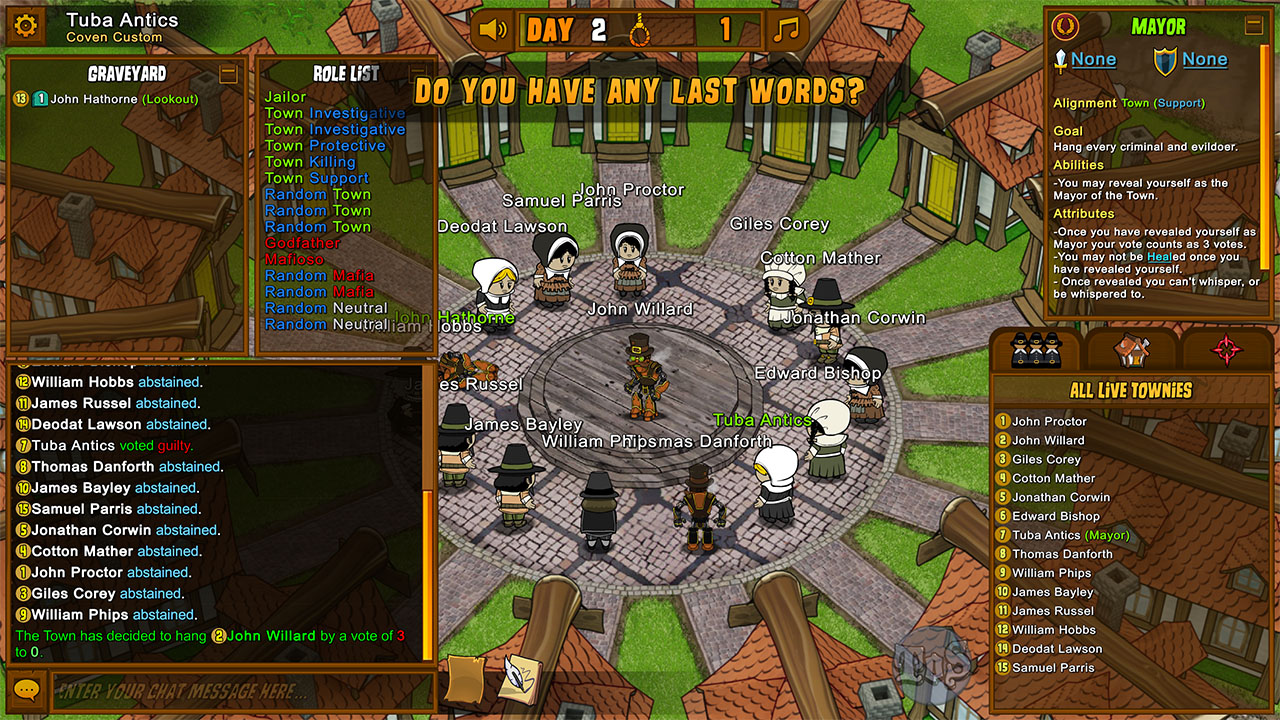Screen dimensions: 1280x720
Task: Minimize the Graveyard panel
Action: coord(228,74)
